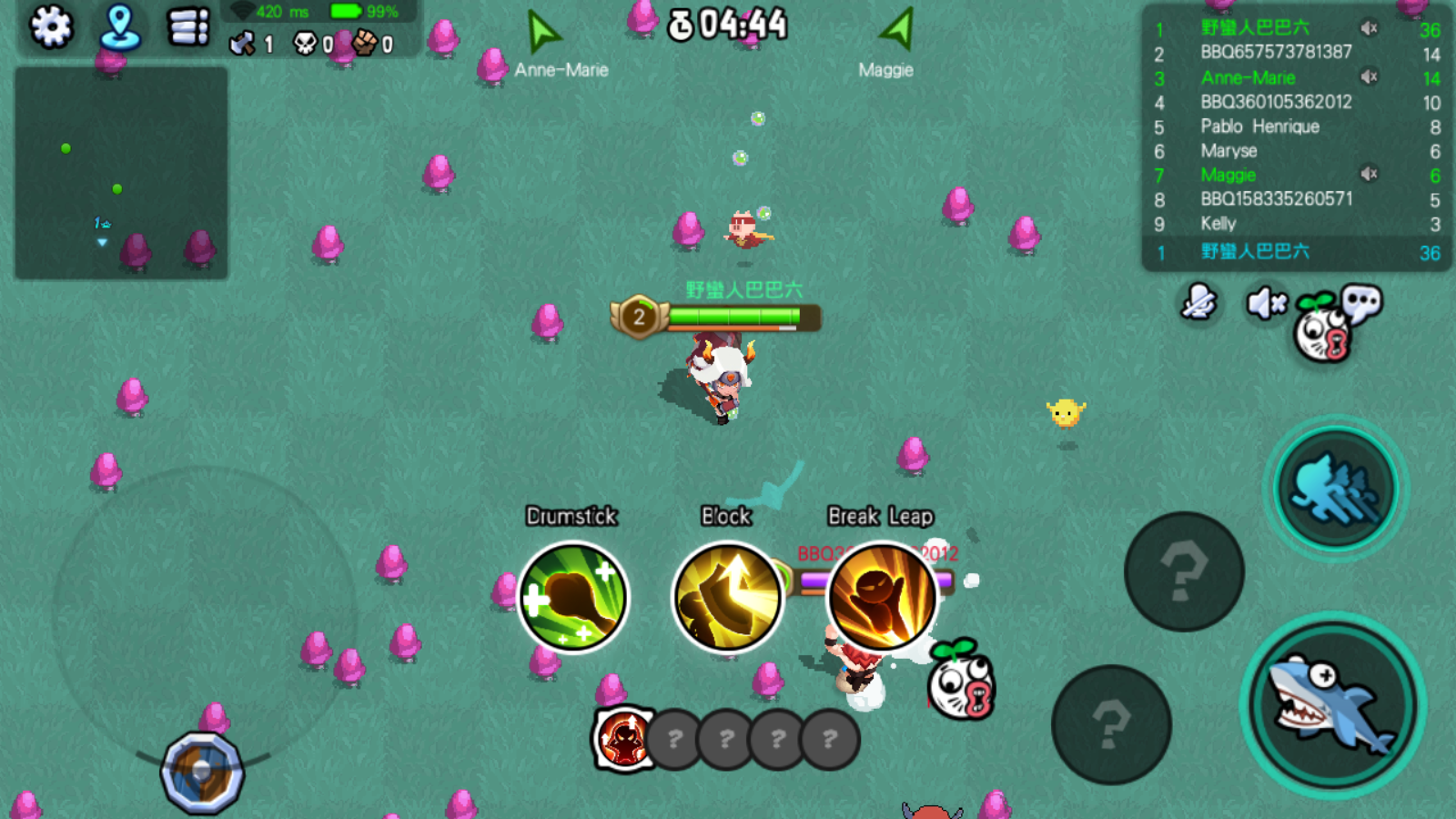Viewport: 1456px width, 819px height.
Task: Trigger the Break Leap skill
Action: tap(881, 596)
